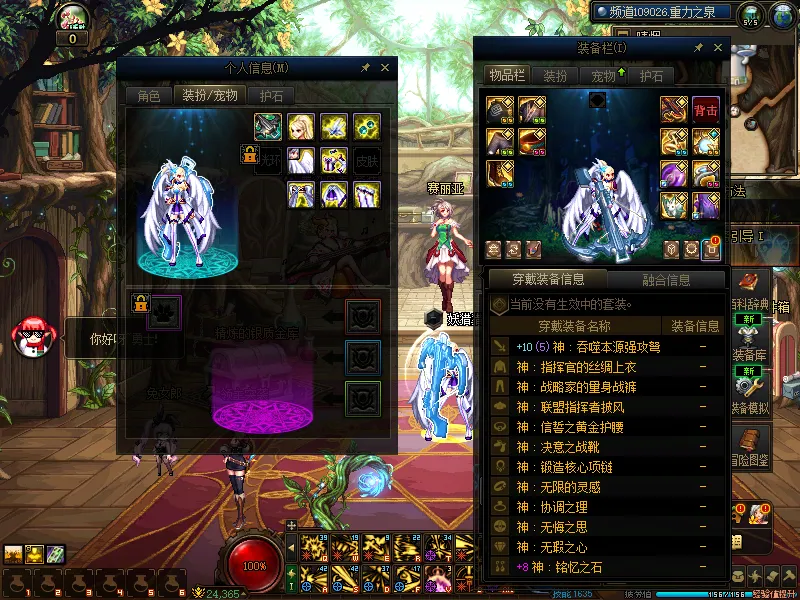Select the 穿戴装备信息 tab
Screen dimensions: 800x600
click(x=547, y=280)
